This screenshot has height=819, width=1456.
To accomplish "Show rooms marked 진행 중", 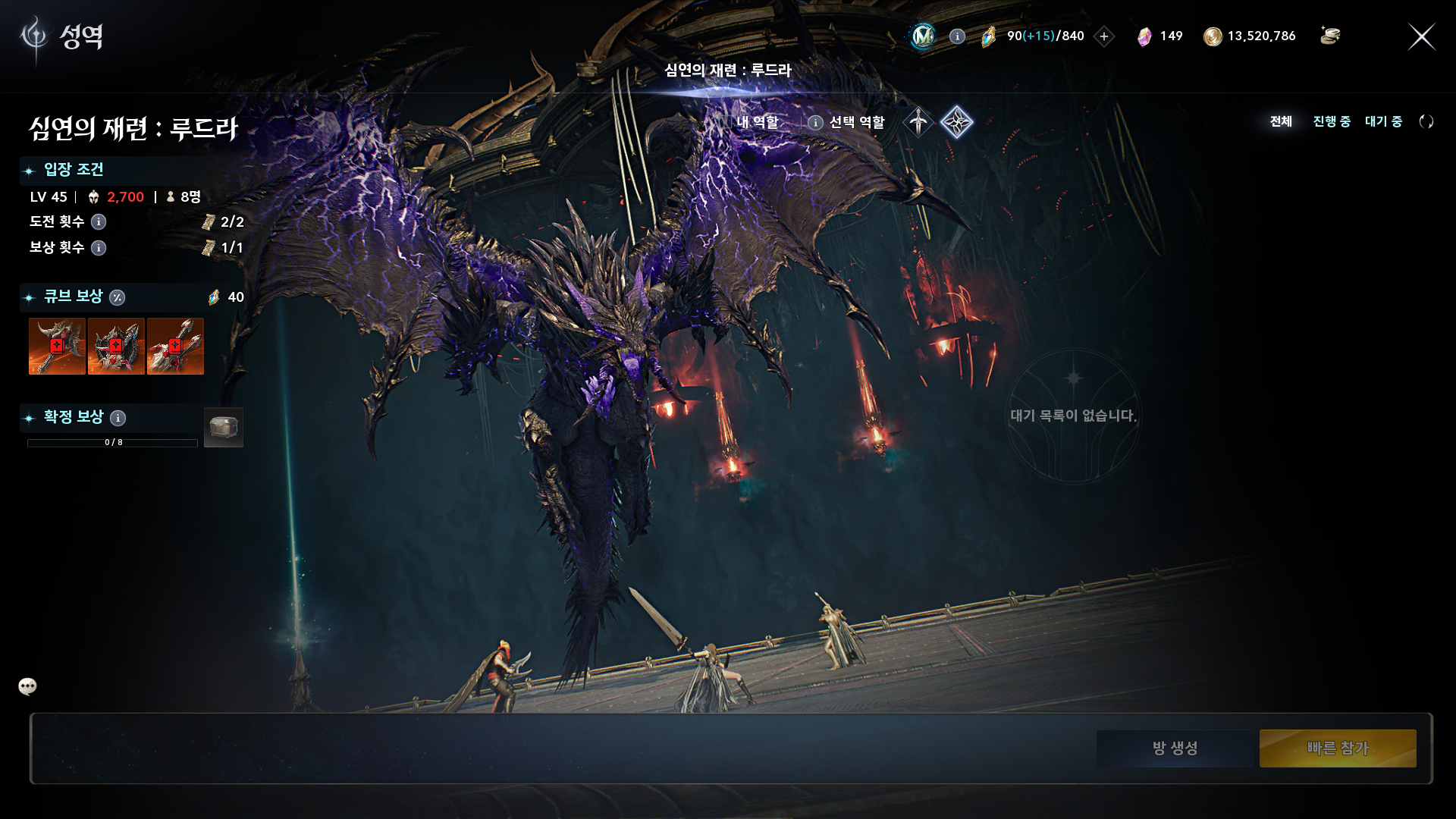I will pos(1332,121).
